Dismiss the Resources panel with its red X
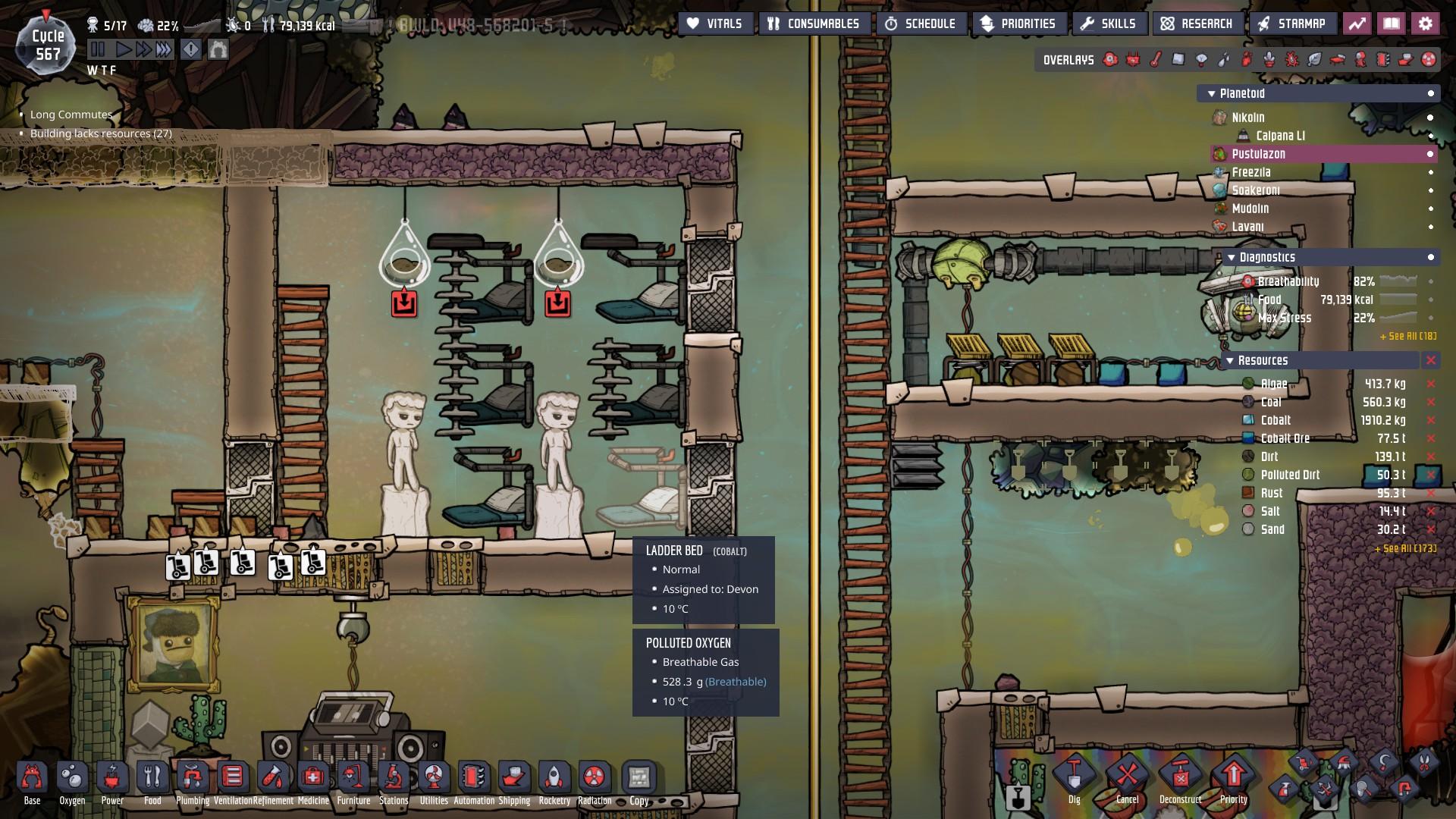Image resolution: width=1456 pixels, height=819 pixels. (1430, 361)
